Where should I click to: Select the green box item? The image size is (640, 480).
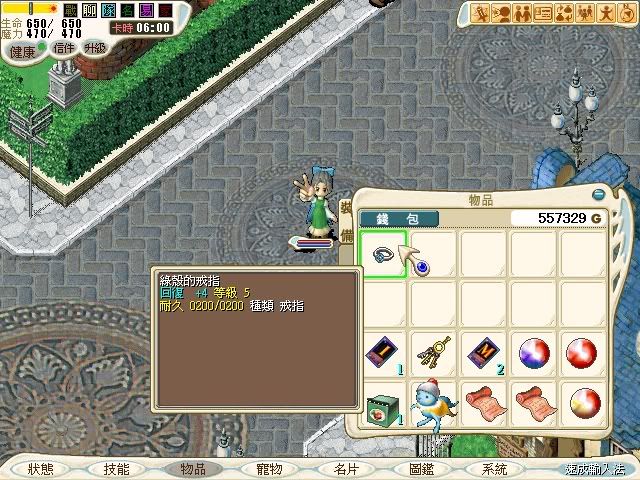(381, 402)
